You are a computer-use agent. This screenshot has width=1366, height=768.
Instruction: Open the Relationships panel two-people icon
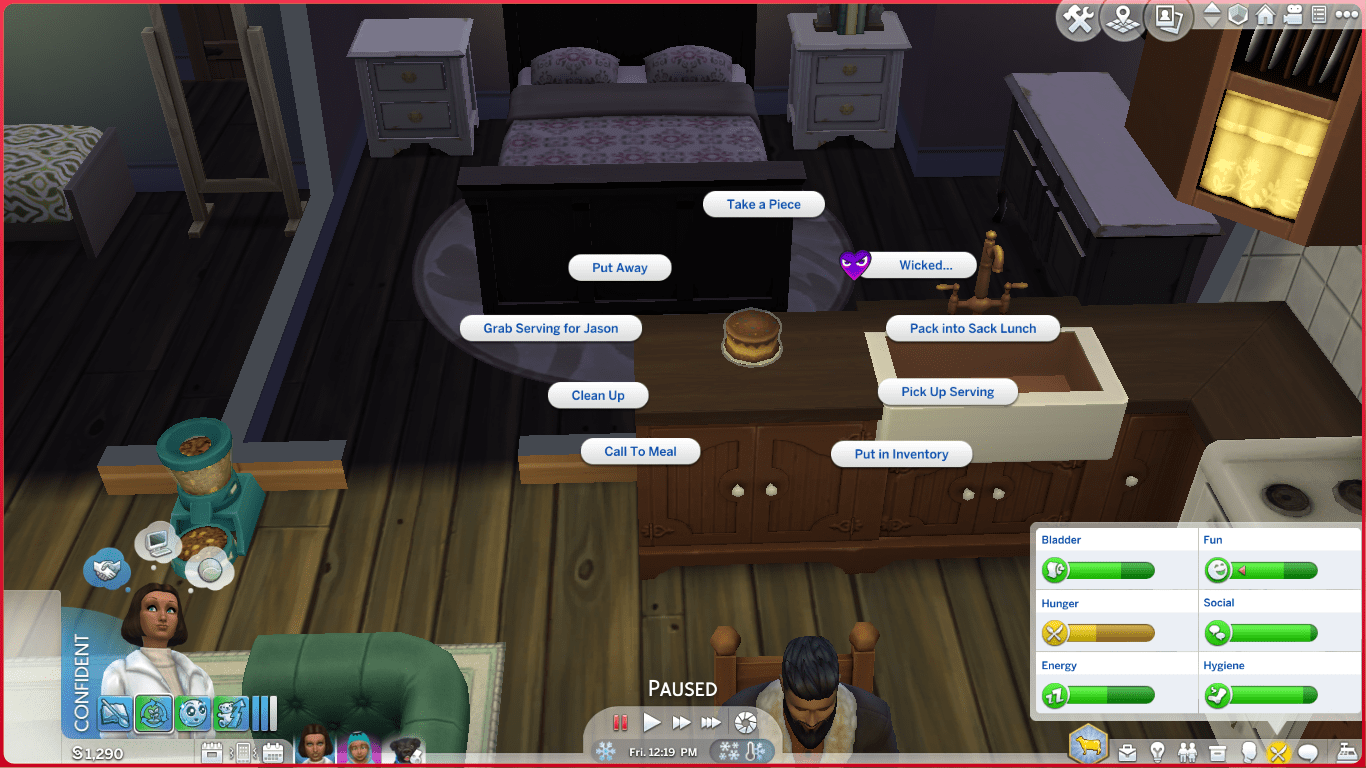click(x=1188, y=753)
